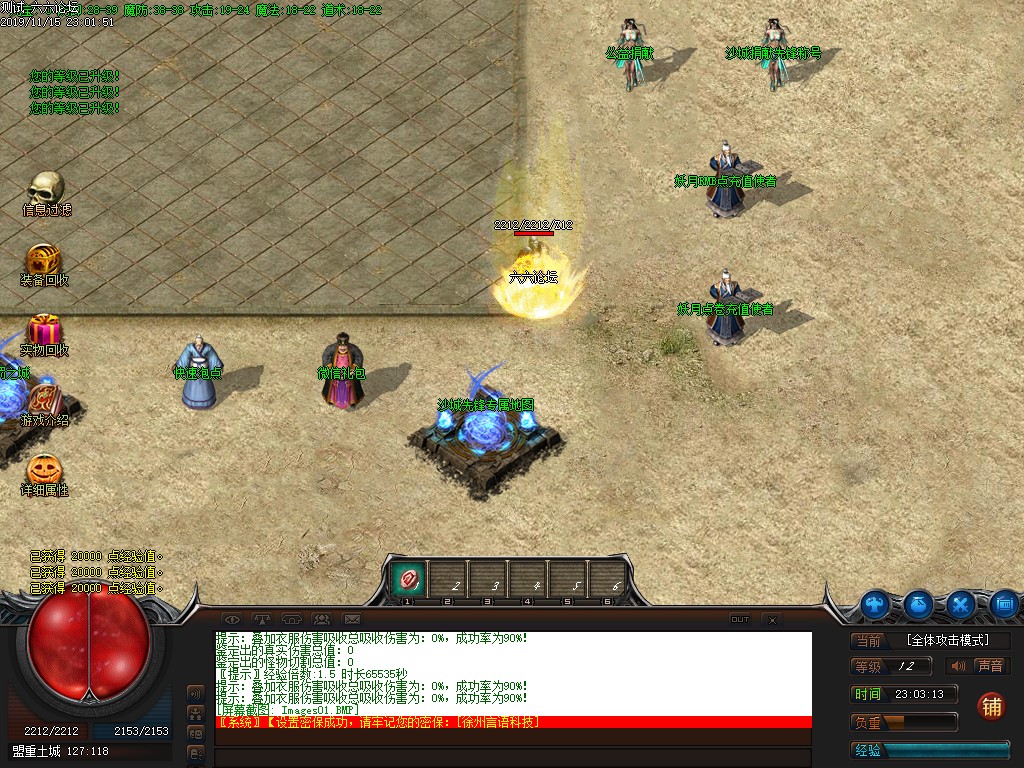Viewport: 1024px width, 768px height.
Task: Toggle the 声音 sound button
Action: pos(979,666)
